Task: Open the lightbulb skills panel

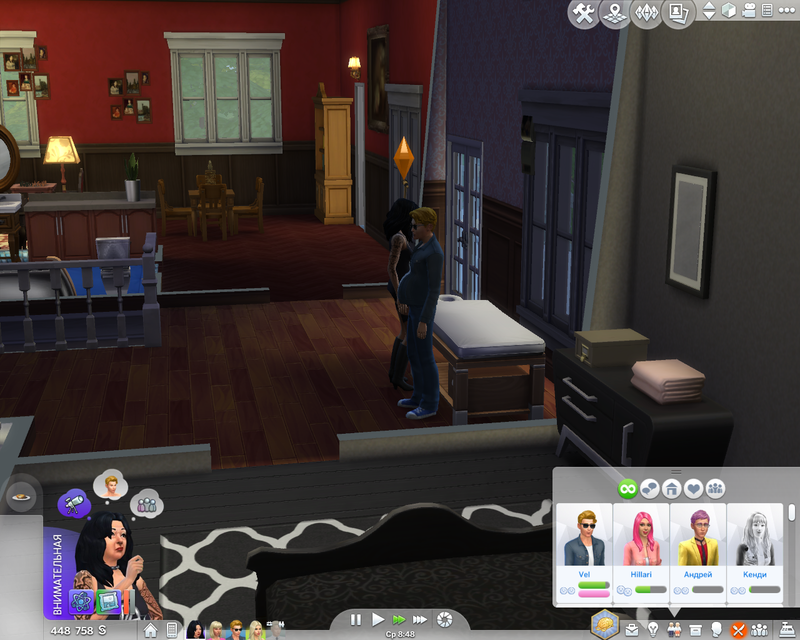Action: pos(653,629)
